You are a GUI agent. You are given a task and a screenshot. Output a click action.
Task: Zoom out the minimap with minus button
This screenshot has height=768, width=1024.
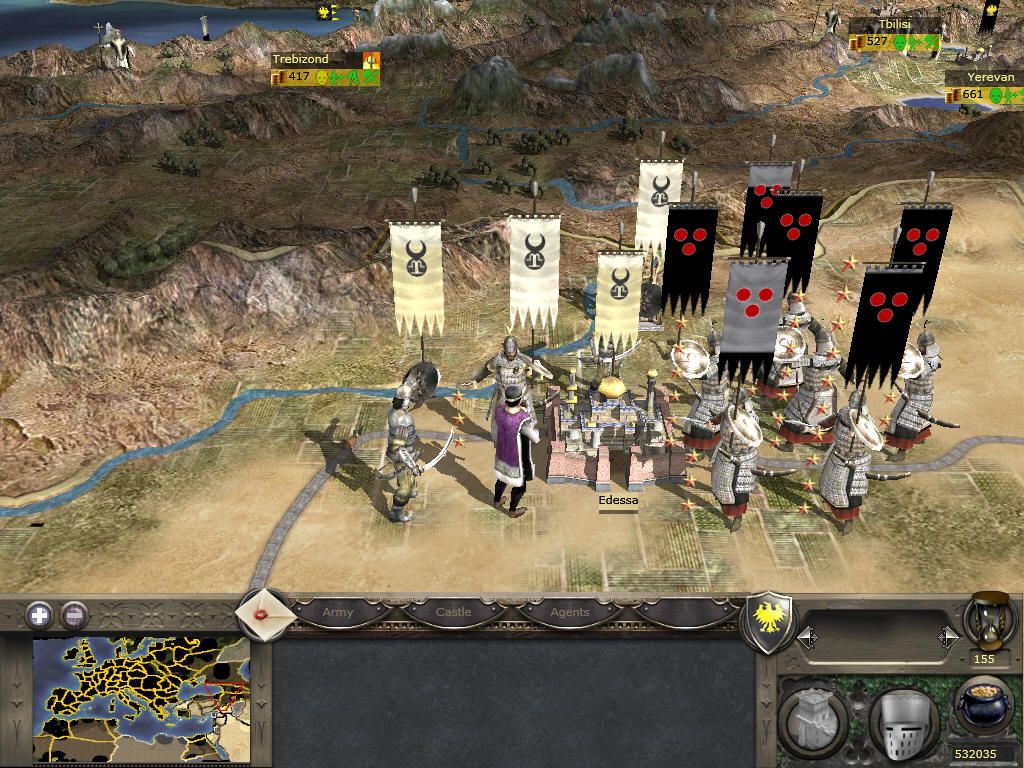(x=73, y=614)
